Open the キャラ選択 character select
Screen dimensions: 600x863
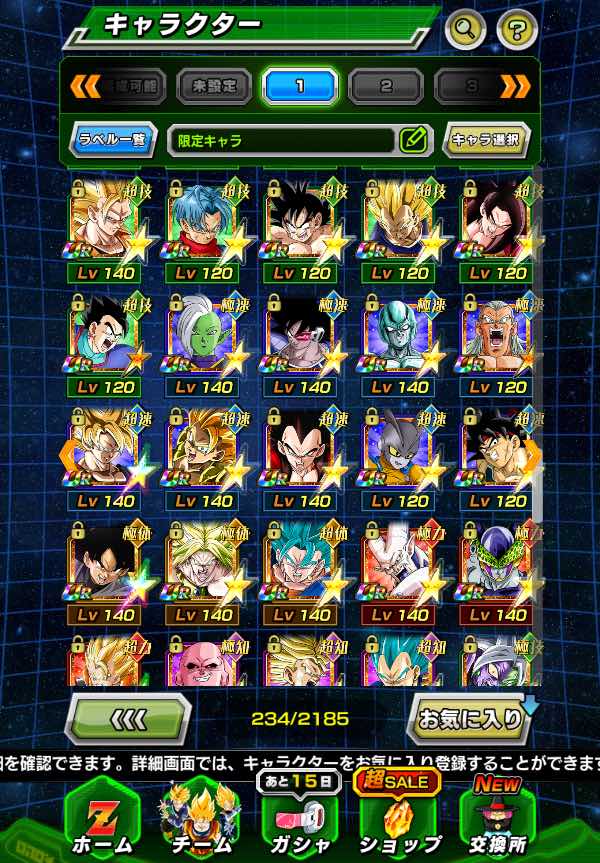(x=485, y=140)
